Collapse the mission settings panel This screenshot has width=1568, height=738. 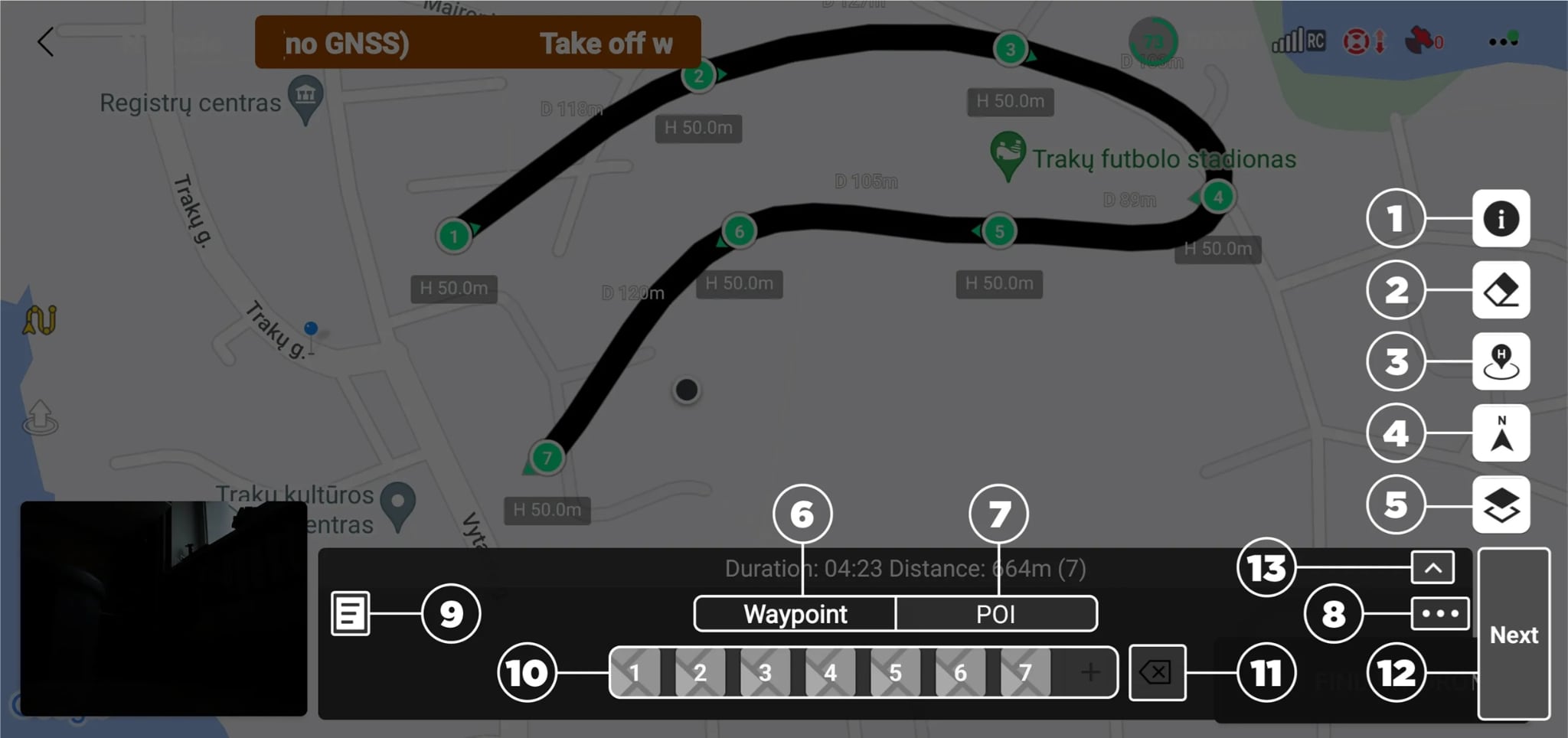1431,567
